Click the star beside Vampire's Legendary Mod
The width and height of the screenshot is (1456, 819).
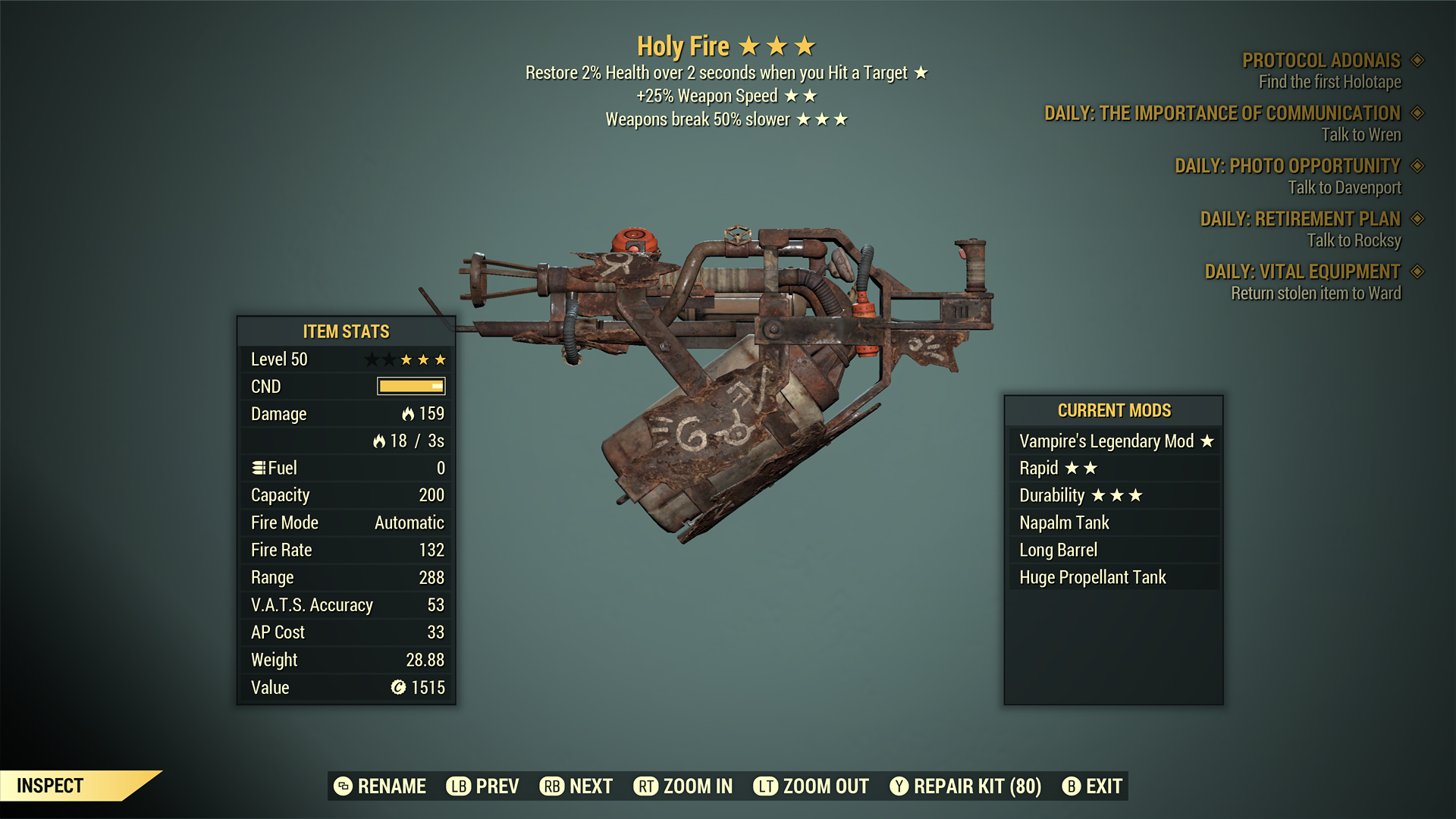tap(1208, 441)
